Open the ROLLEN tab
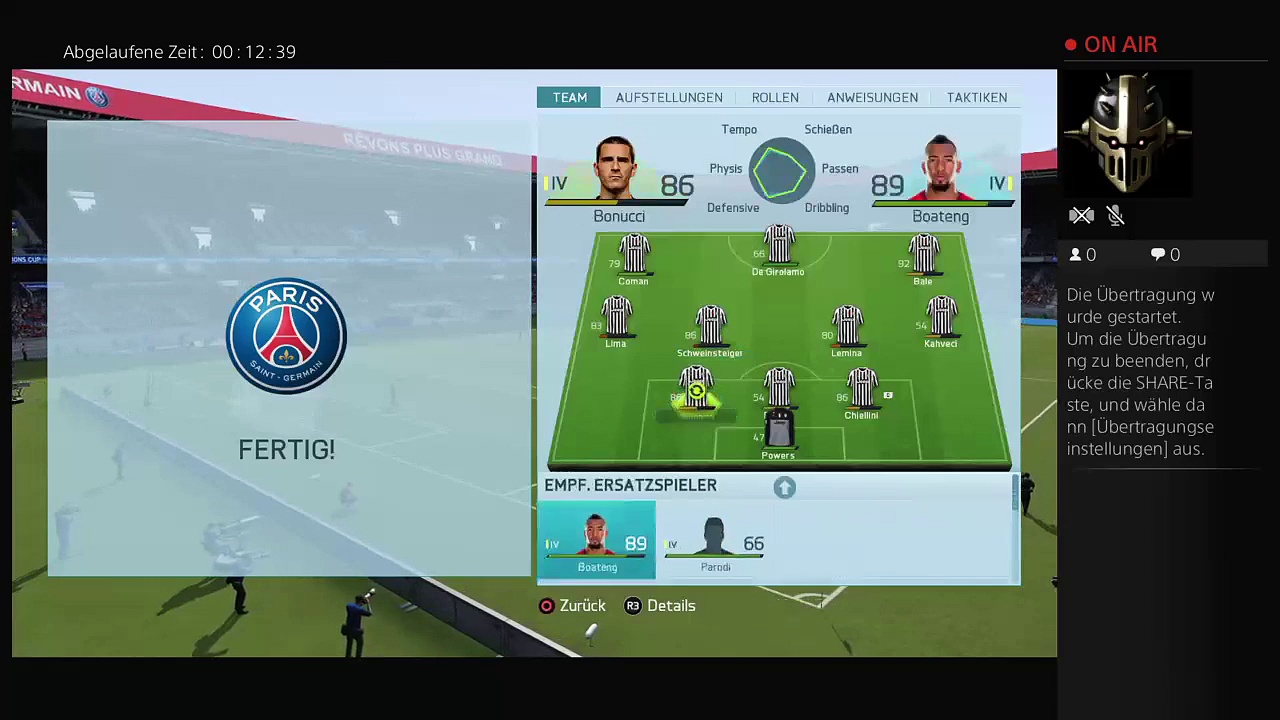The image size is (1280, 720). 775,97
